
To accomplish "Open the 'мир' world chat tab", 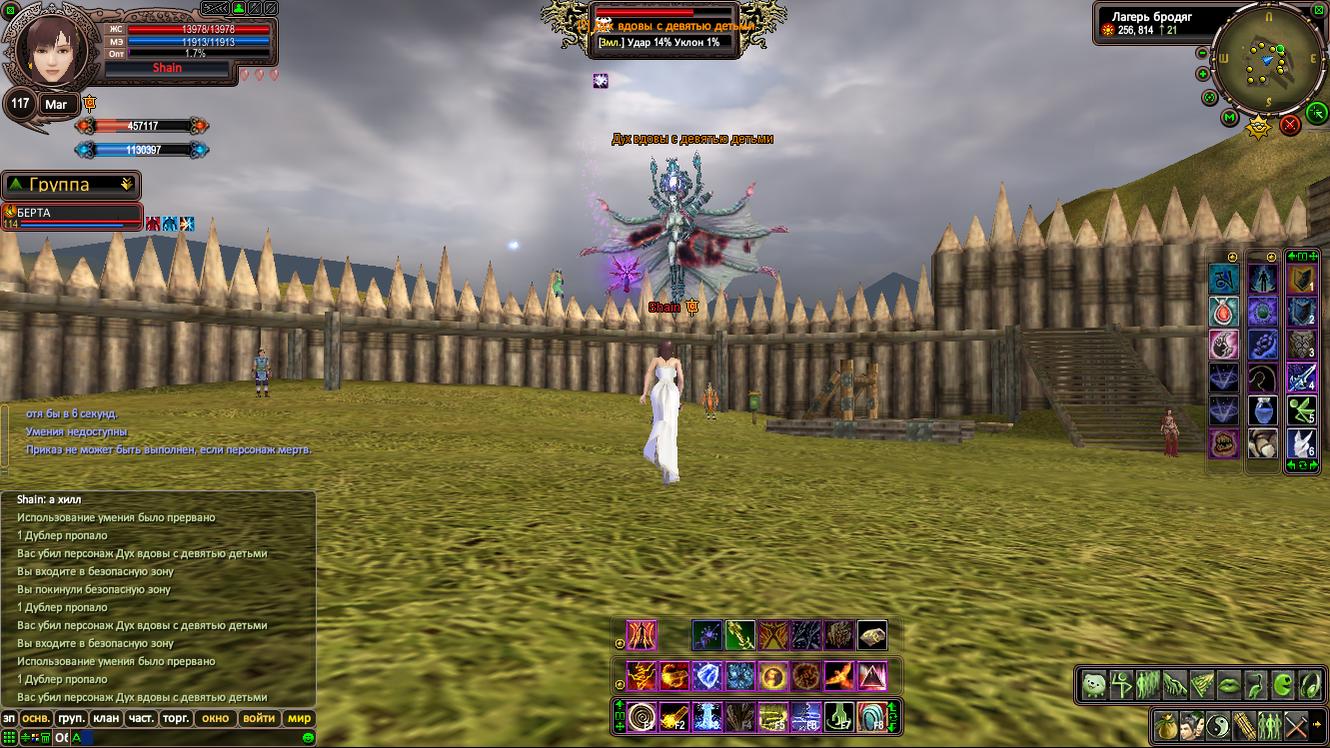I will (299, 718).
